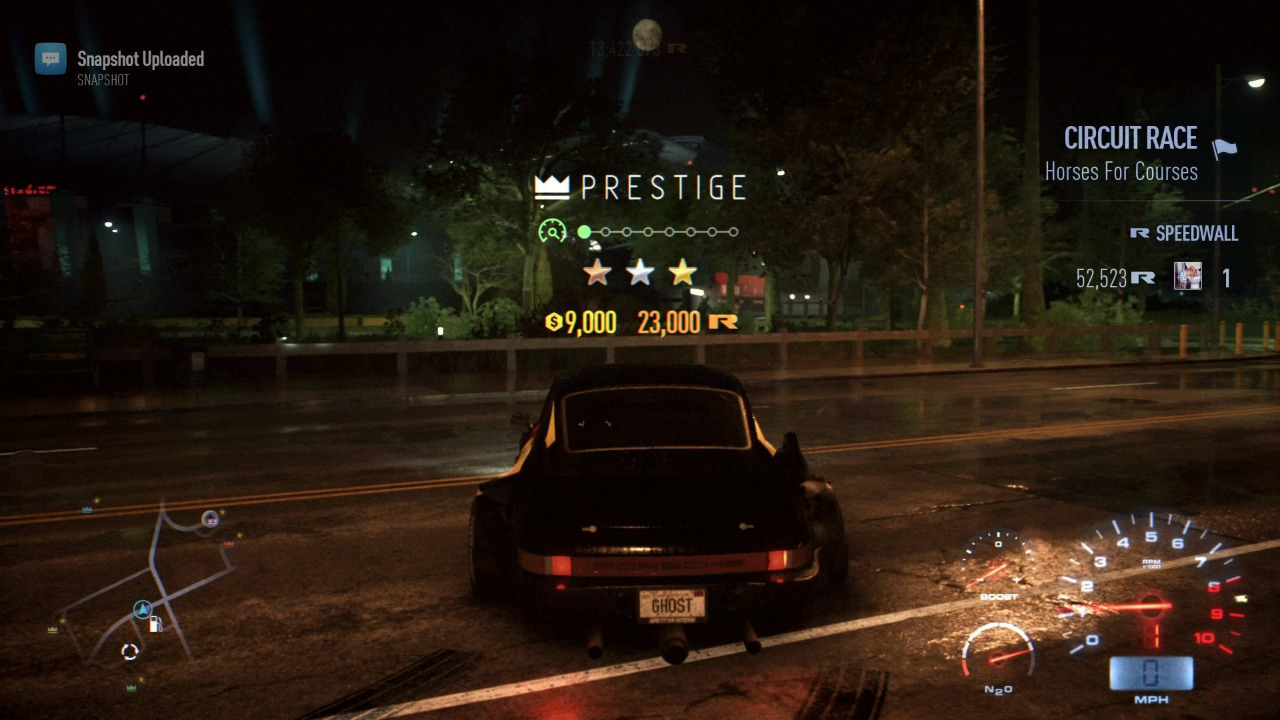Select the Circuit Race event title
The width and height of the screenshot is (1280, 720).
tap(1130, 138)
